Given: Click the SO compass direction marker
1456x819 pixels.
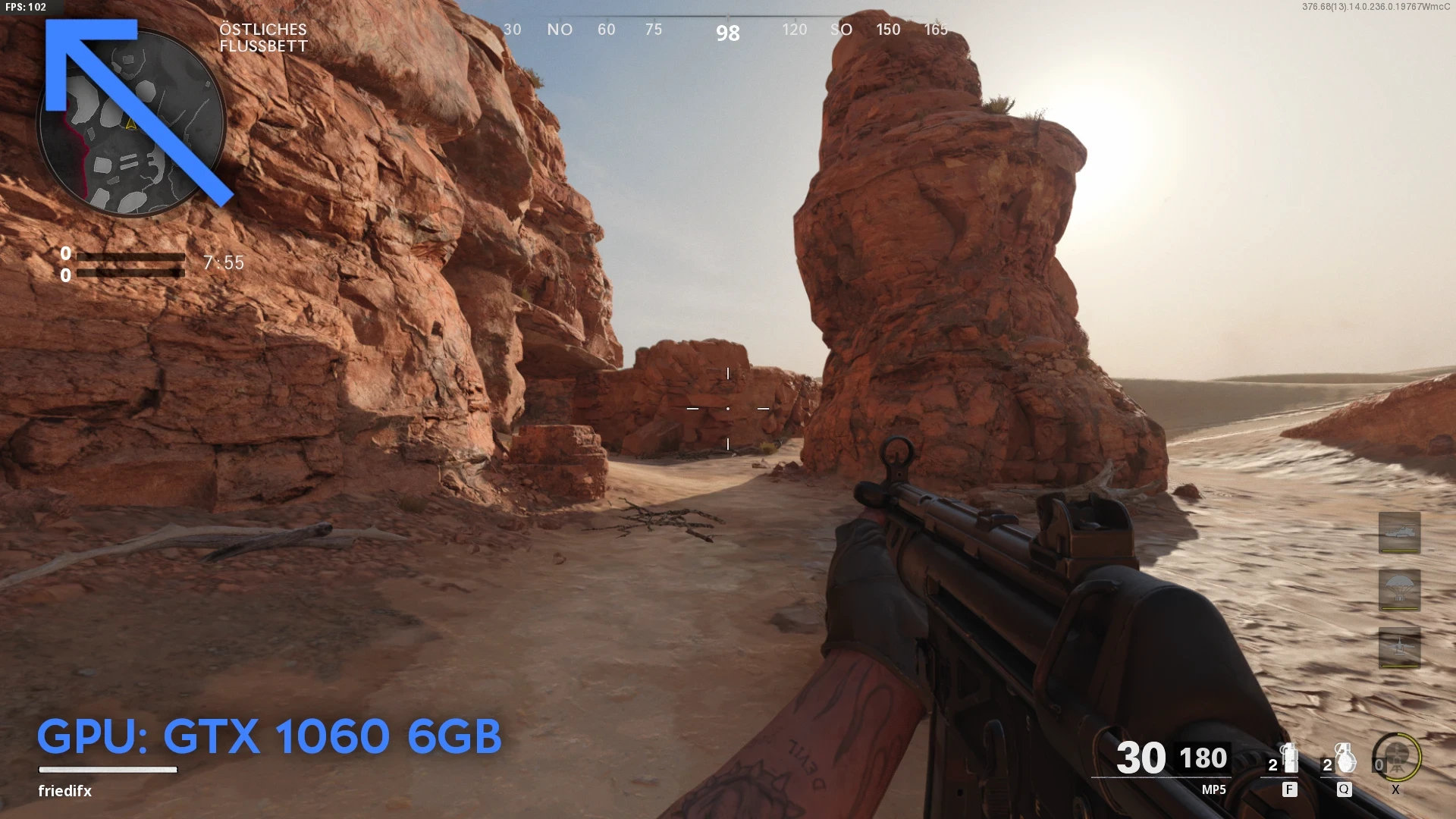Looking at the screenshot, I should click(842, 30).
